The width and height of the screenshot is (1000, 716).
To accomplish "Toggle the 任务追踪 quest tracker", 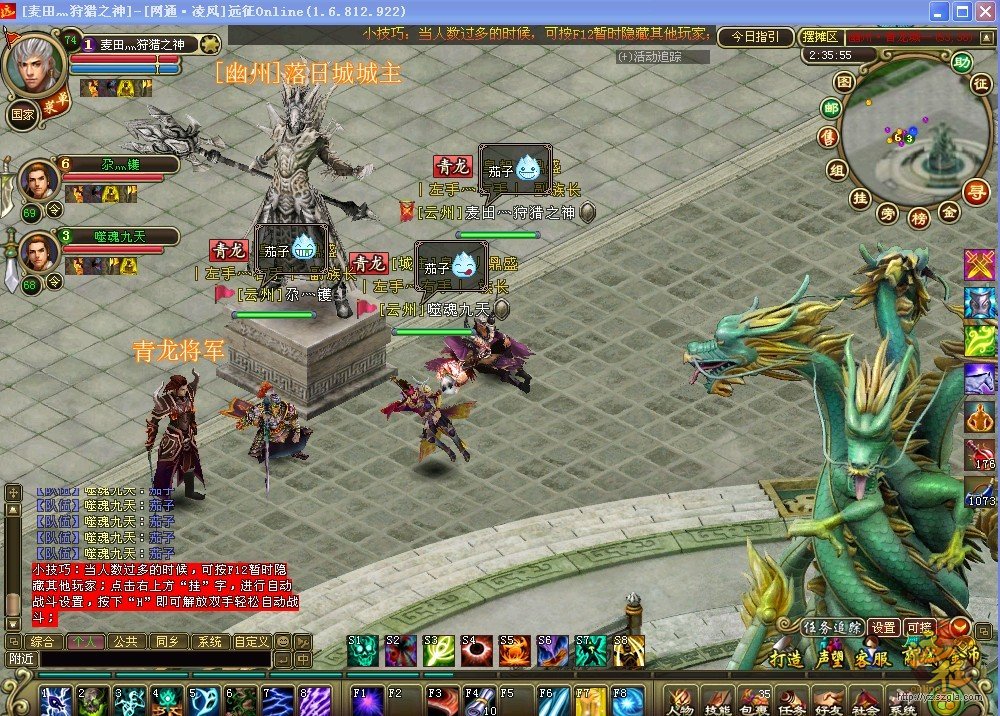I will pos(832,627).
